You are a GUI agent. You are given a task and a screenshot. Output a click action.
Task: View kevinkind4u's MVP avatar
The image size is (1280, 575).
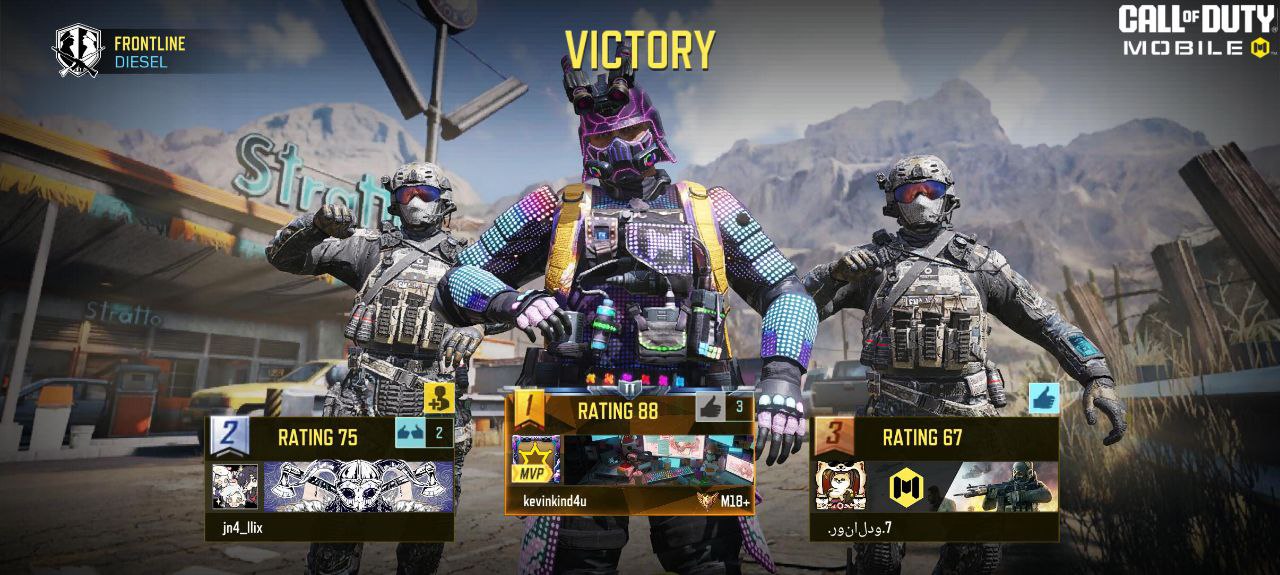pos(536,460)
